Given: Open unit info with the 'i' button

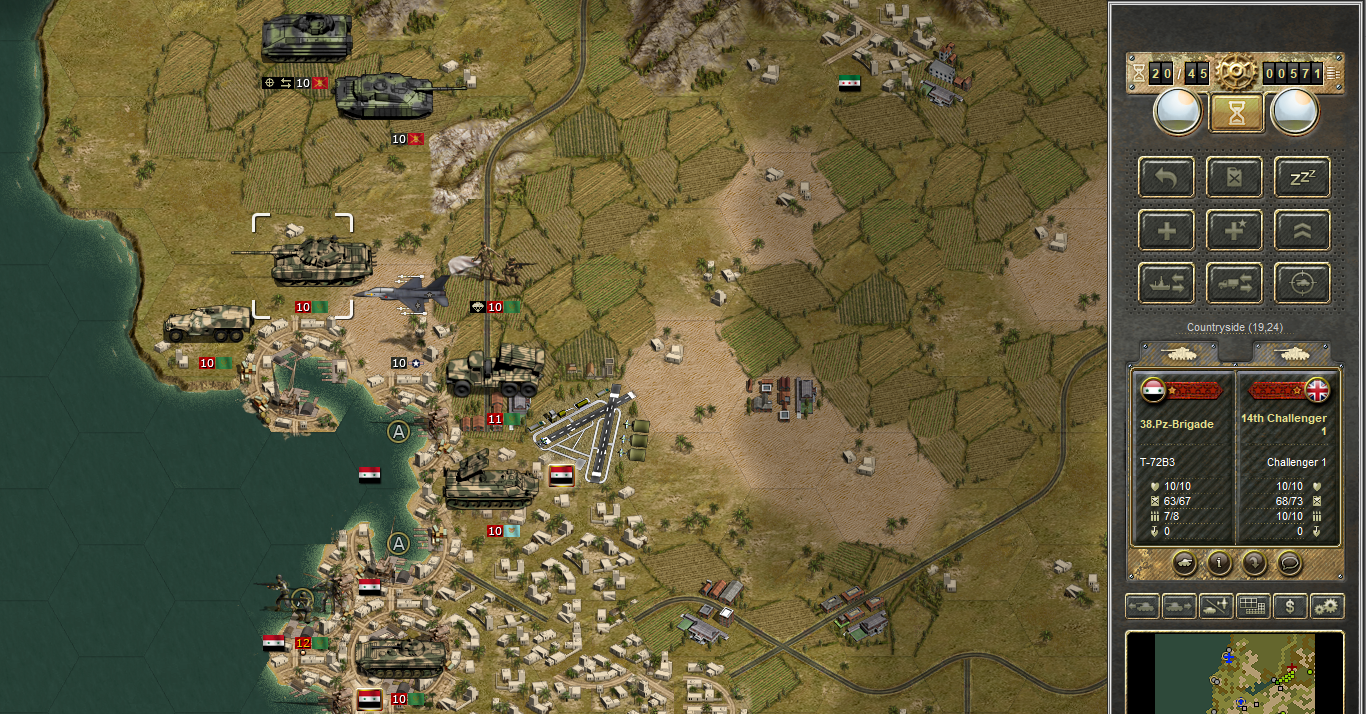Looking at the screenshot, I should [1219, 563].
